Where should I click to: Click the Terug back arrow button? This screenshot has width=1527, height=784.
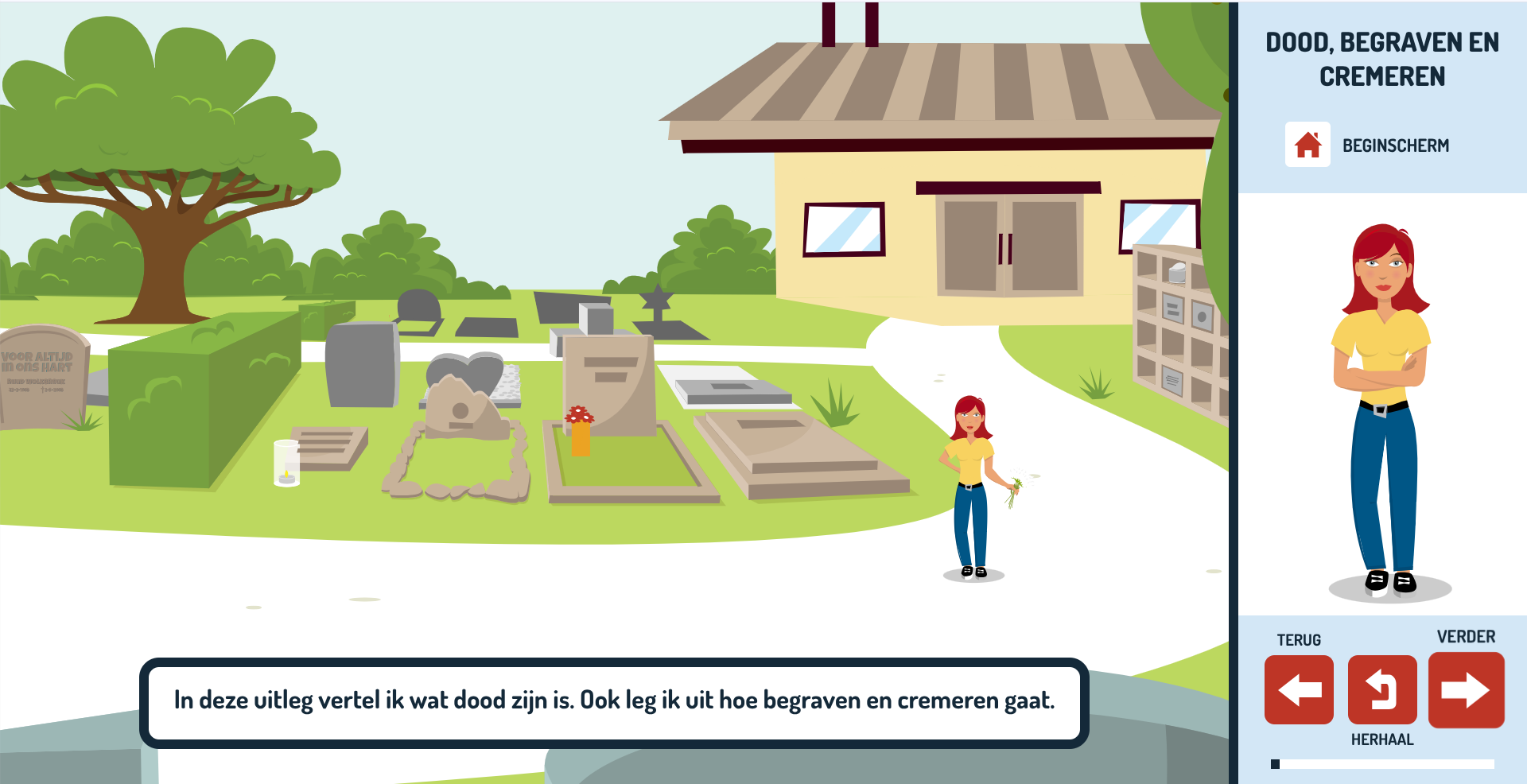pos(1299,689)
